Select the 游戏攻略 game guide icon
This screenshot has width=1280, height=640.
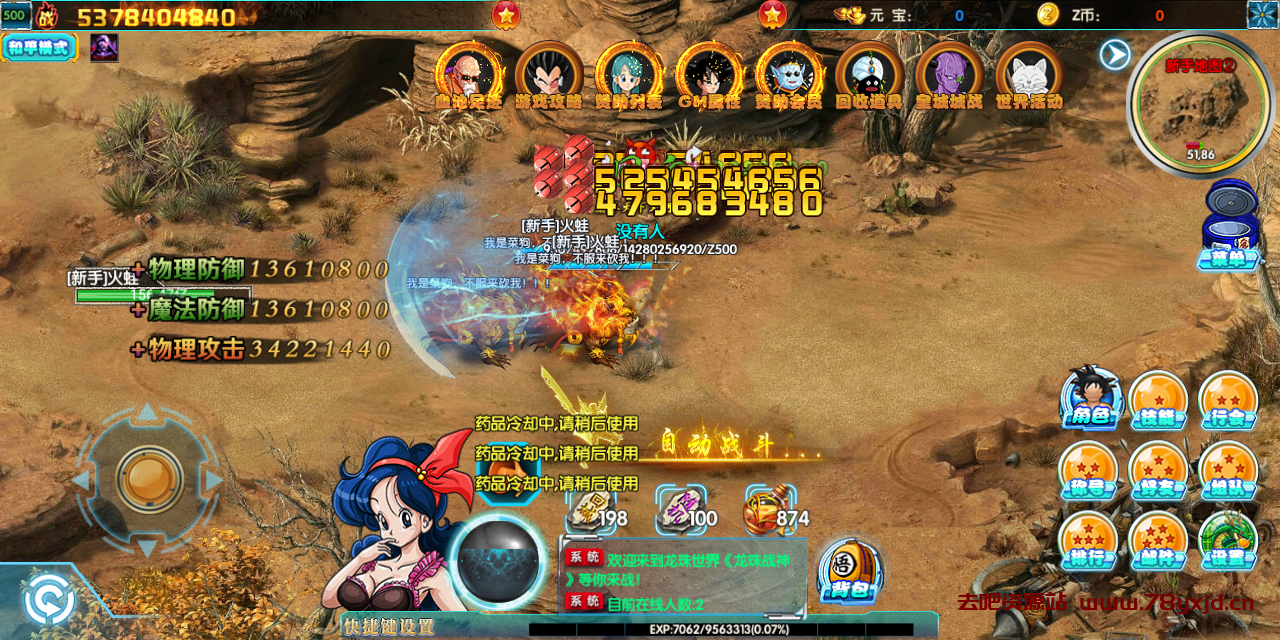[549, 74]
